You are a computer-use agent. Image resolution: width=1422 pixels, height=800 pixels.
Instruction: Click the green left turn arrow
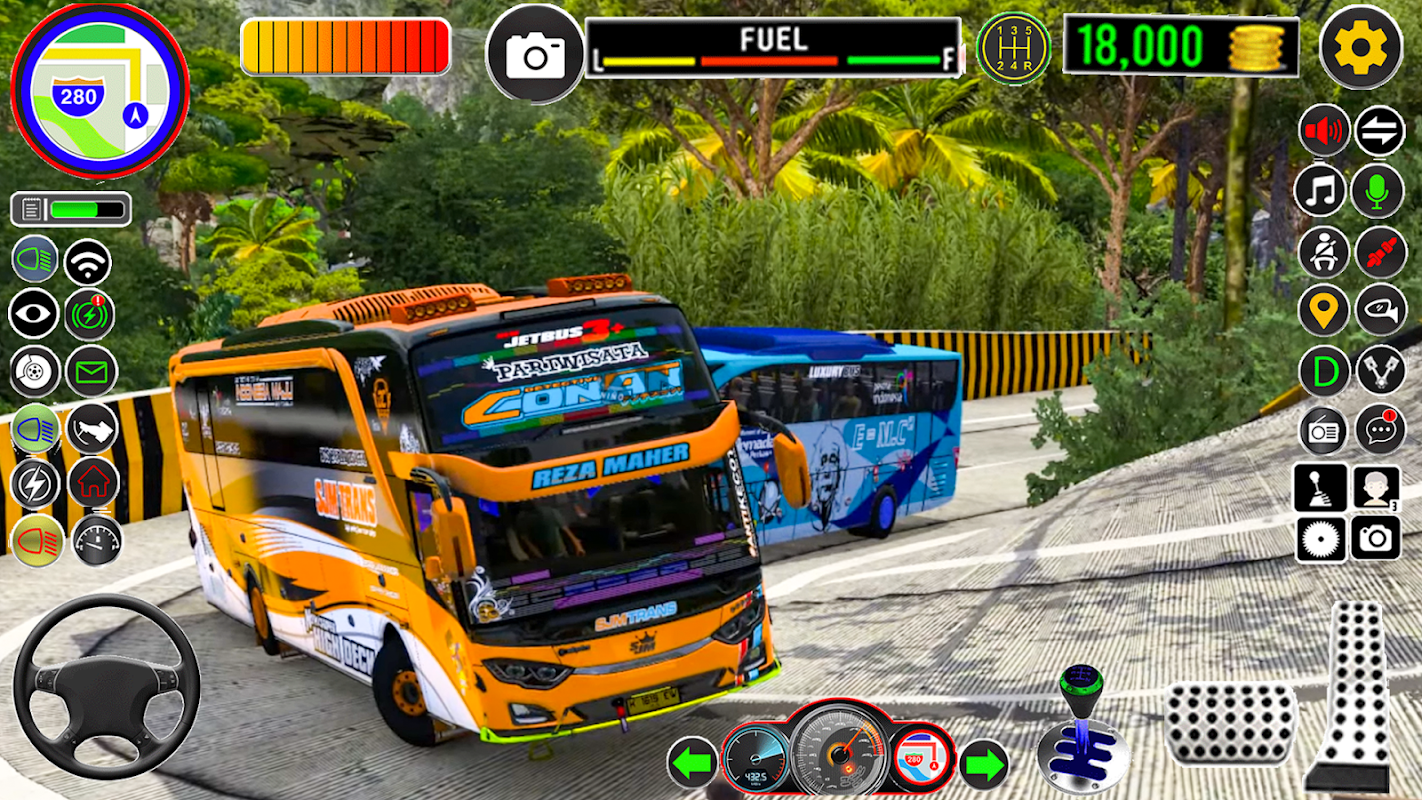[x=692, y=765]
